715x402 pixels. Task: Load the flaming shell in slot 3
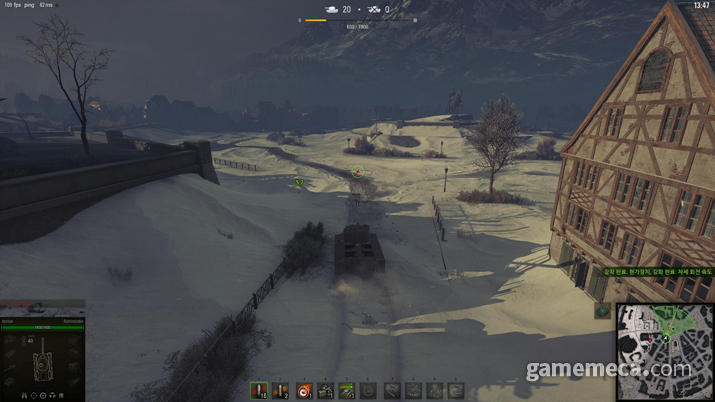tap(302, 390)
